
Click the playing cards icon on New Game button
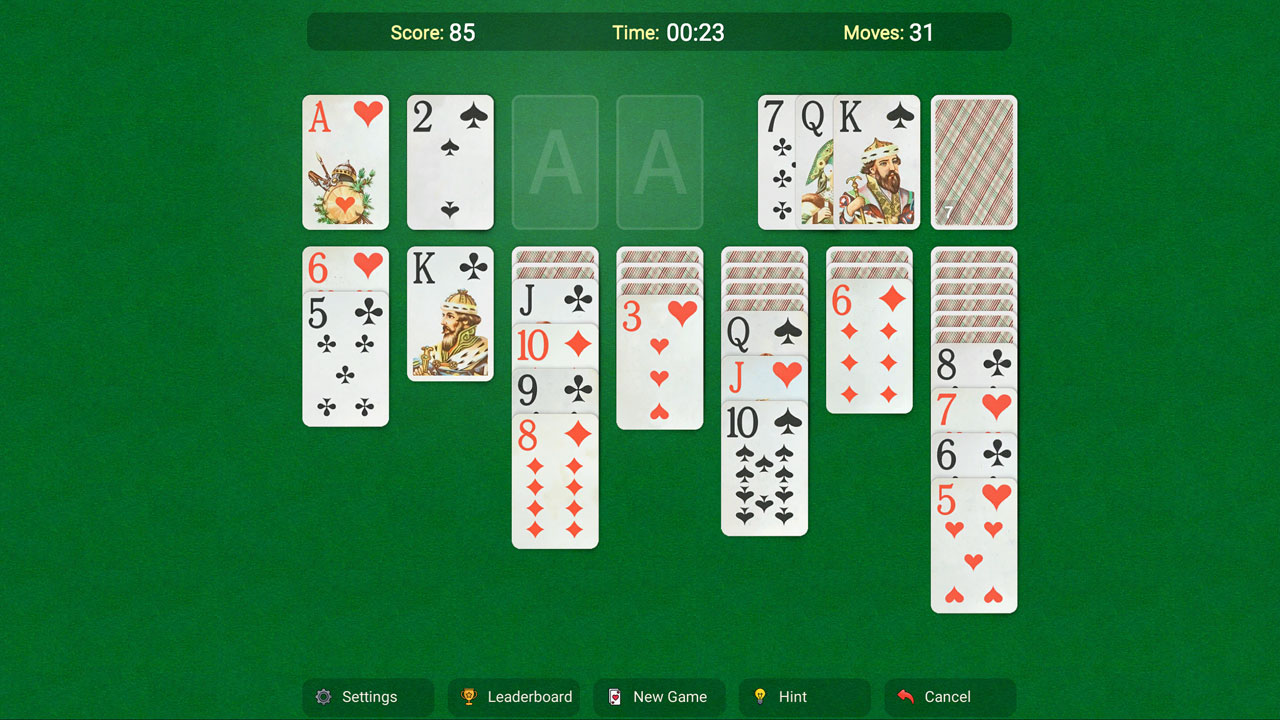tap(617, 697)
